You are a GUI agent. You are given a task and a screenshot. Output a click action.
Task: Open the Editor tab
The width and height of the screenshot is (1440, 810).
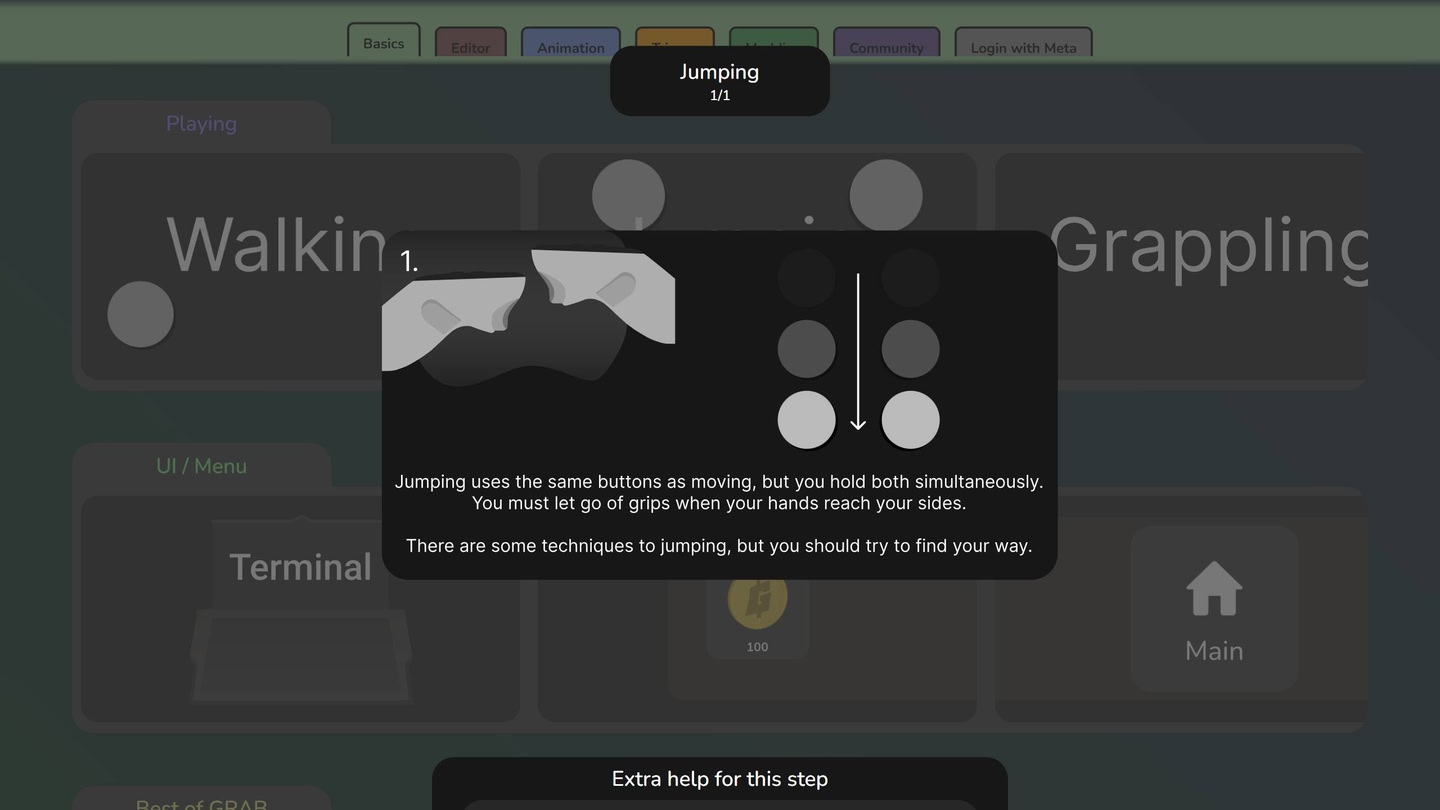[x=470, y=47]
